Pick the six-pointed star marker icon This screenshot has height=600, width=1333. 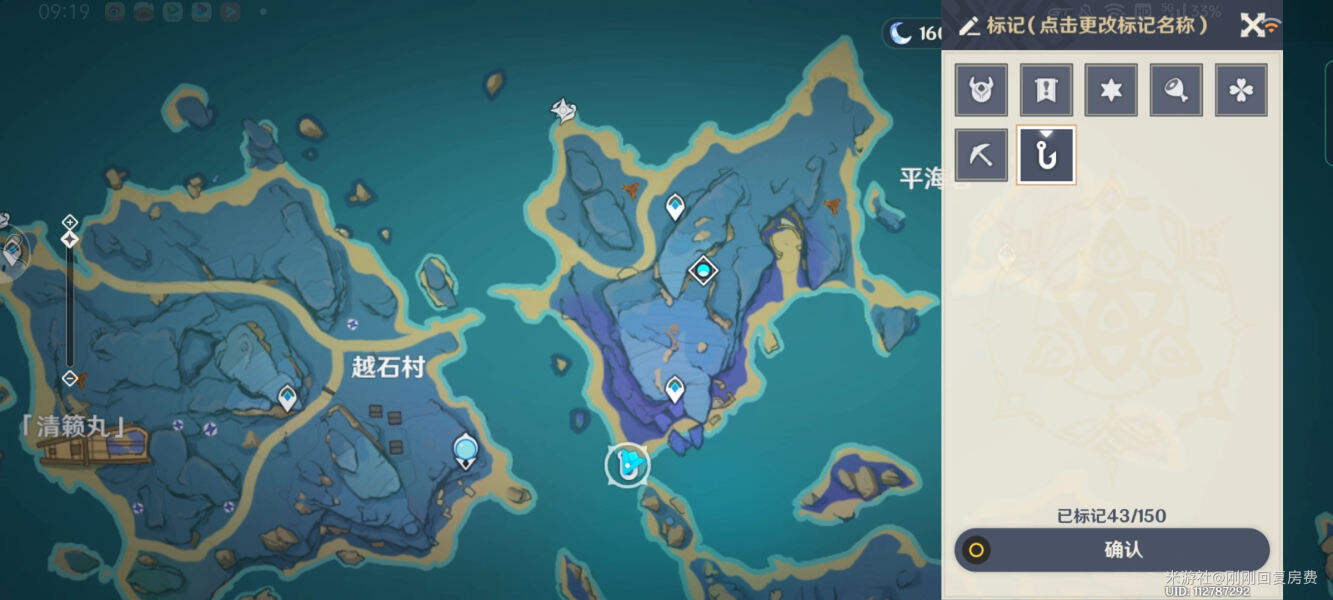[x=1111, y=90]
